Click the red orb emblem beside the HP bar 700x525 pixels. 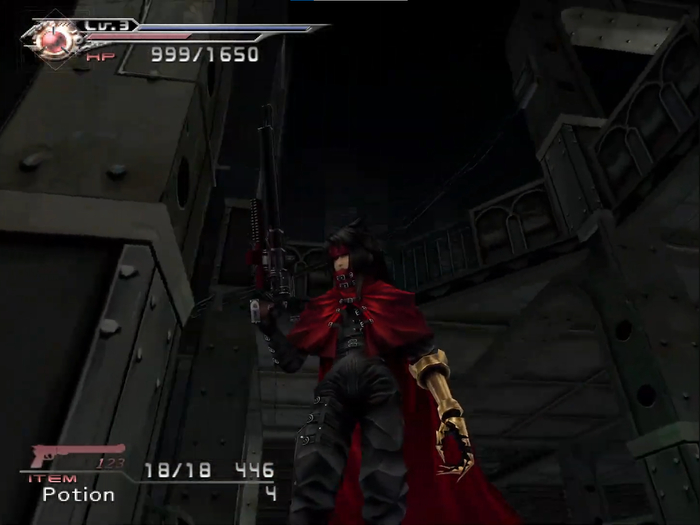coord(56,40)
